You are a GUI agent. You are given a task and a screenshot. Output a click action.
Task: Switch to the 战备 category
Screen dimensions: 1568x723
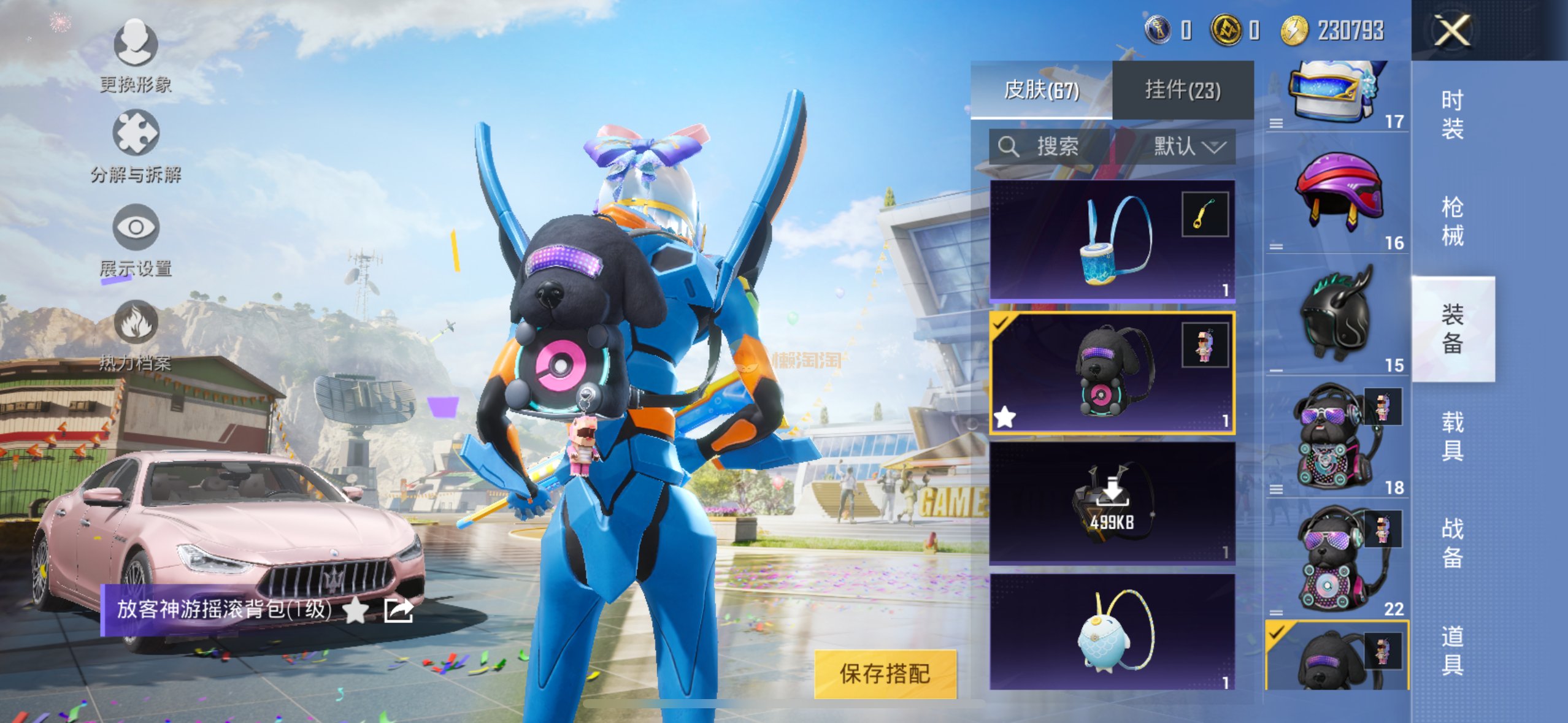tap(1452, 543)
